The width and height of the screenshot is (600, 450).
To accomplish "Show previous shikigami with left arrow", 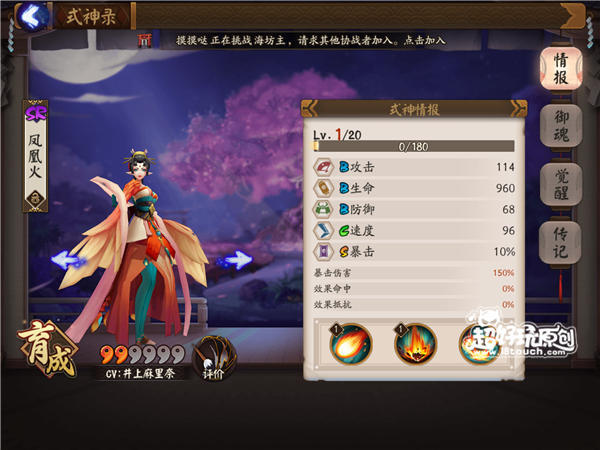I will pyautogui.click(x=67, y=260).
